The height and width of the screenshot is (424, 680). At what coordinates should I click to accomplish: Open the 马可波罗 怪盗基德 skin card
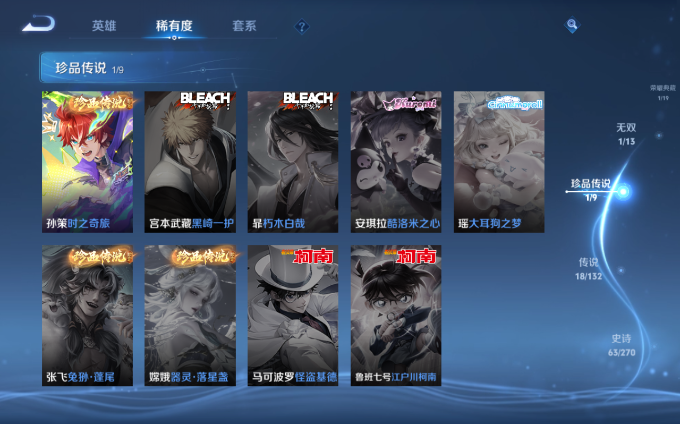tap(293, 315)
